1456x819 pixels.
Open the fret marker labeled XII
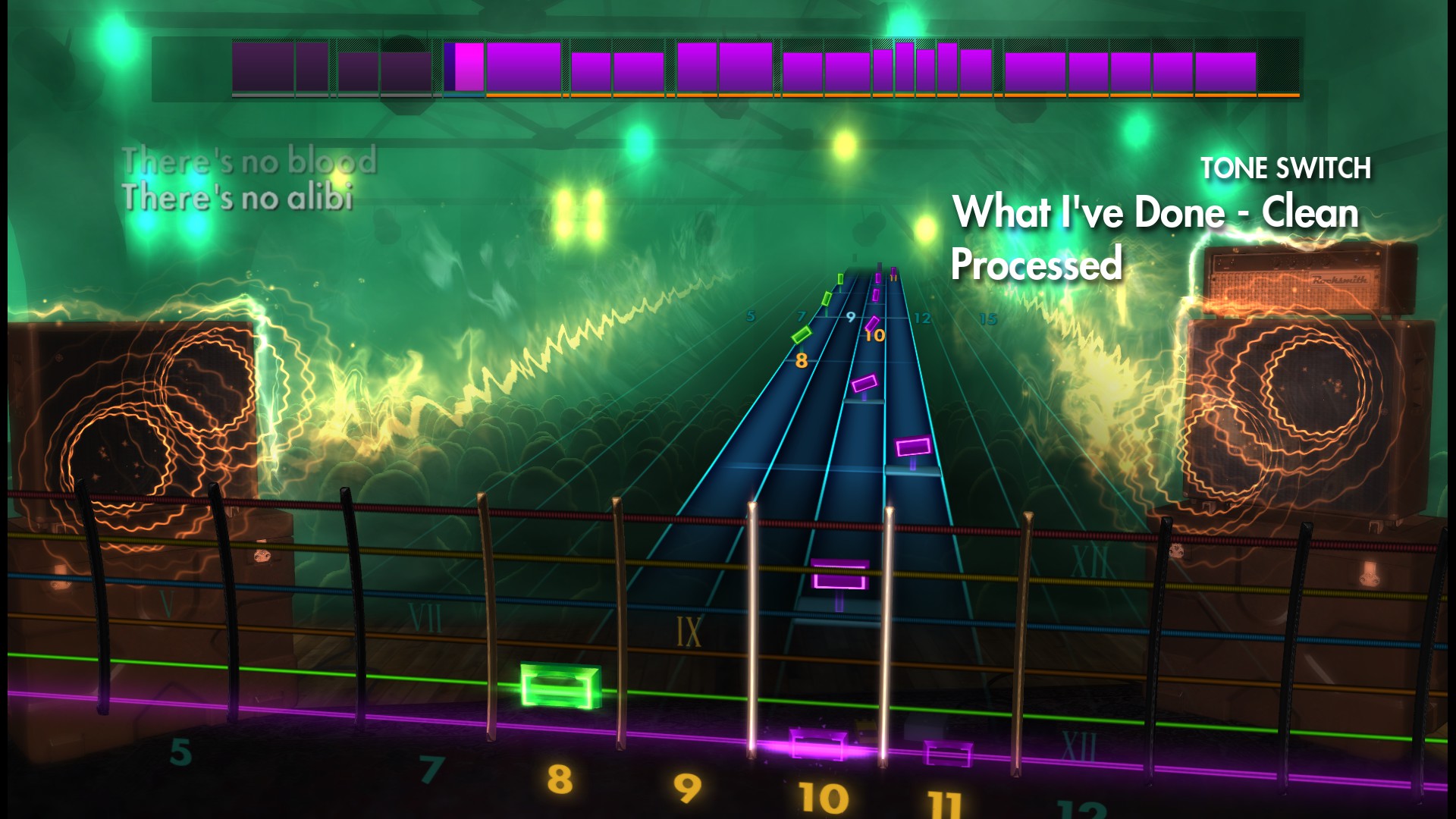pos(1079,745)
